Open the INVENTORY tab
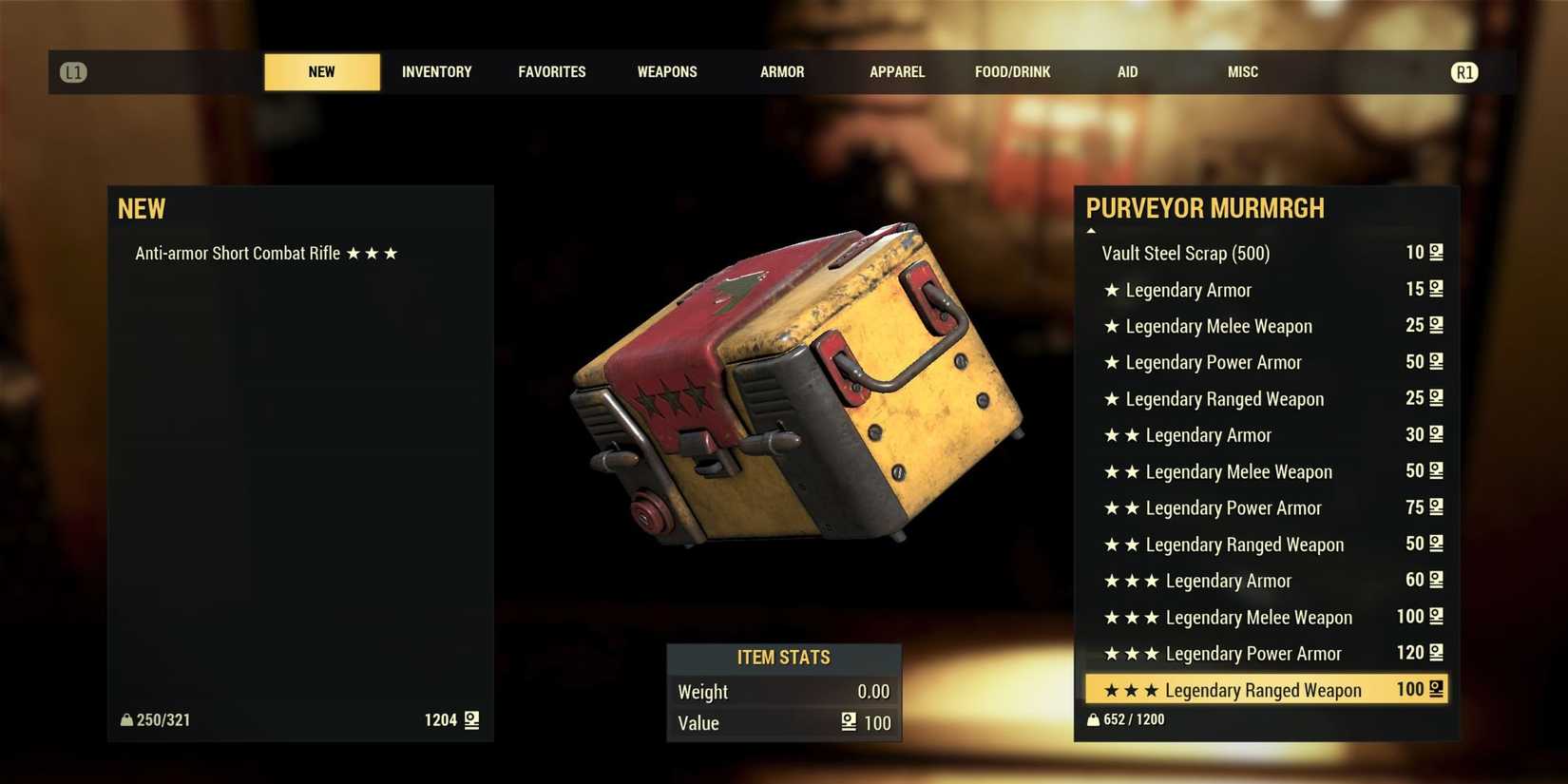This screenshot has height=784, width=1568. (x=436, y=71)
